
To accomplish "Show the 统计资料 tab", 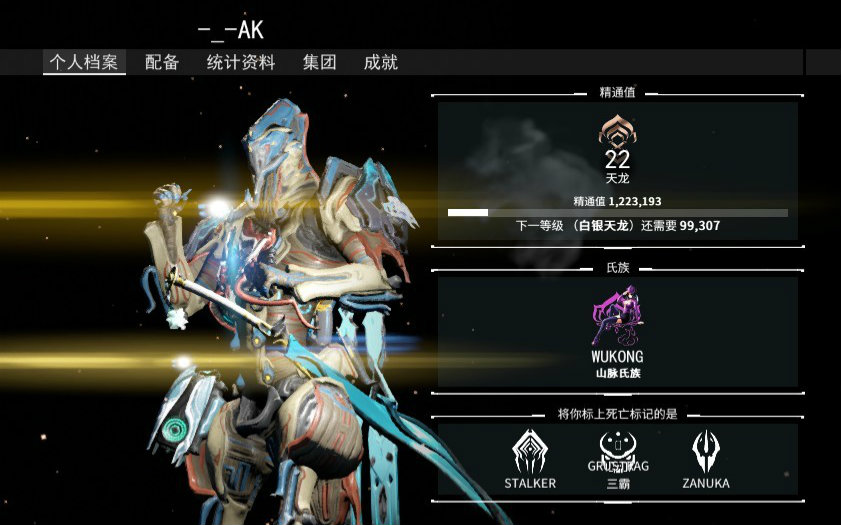I will (x=241, y=62).
